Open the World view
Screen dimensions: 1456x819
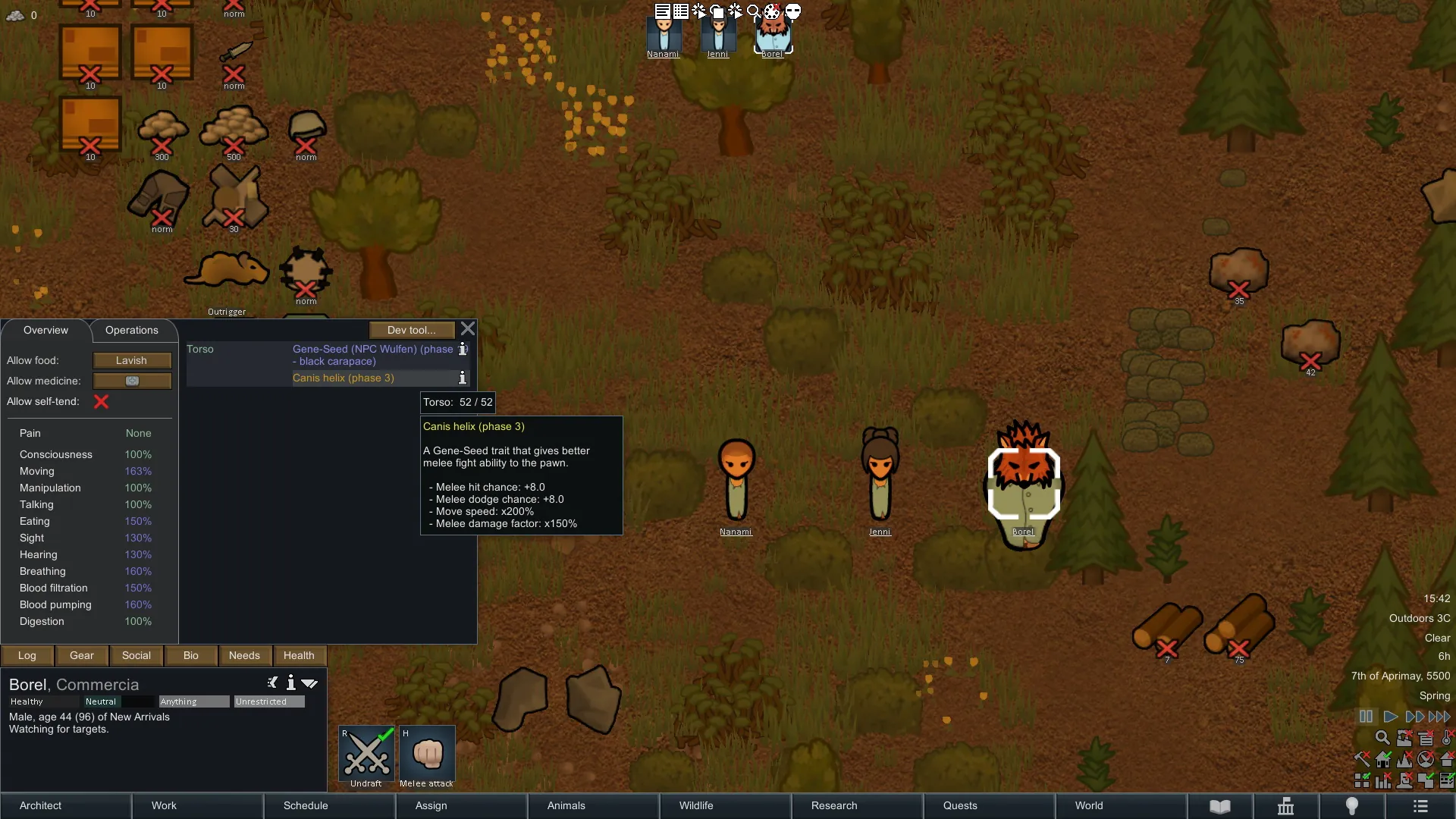1089,806
